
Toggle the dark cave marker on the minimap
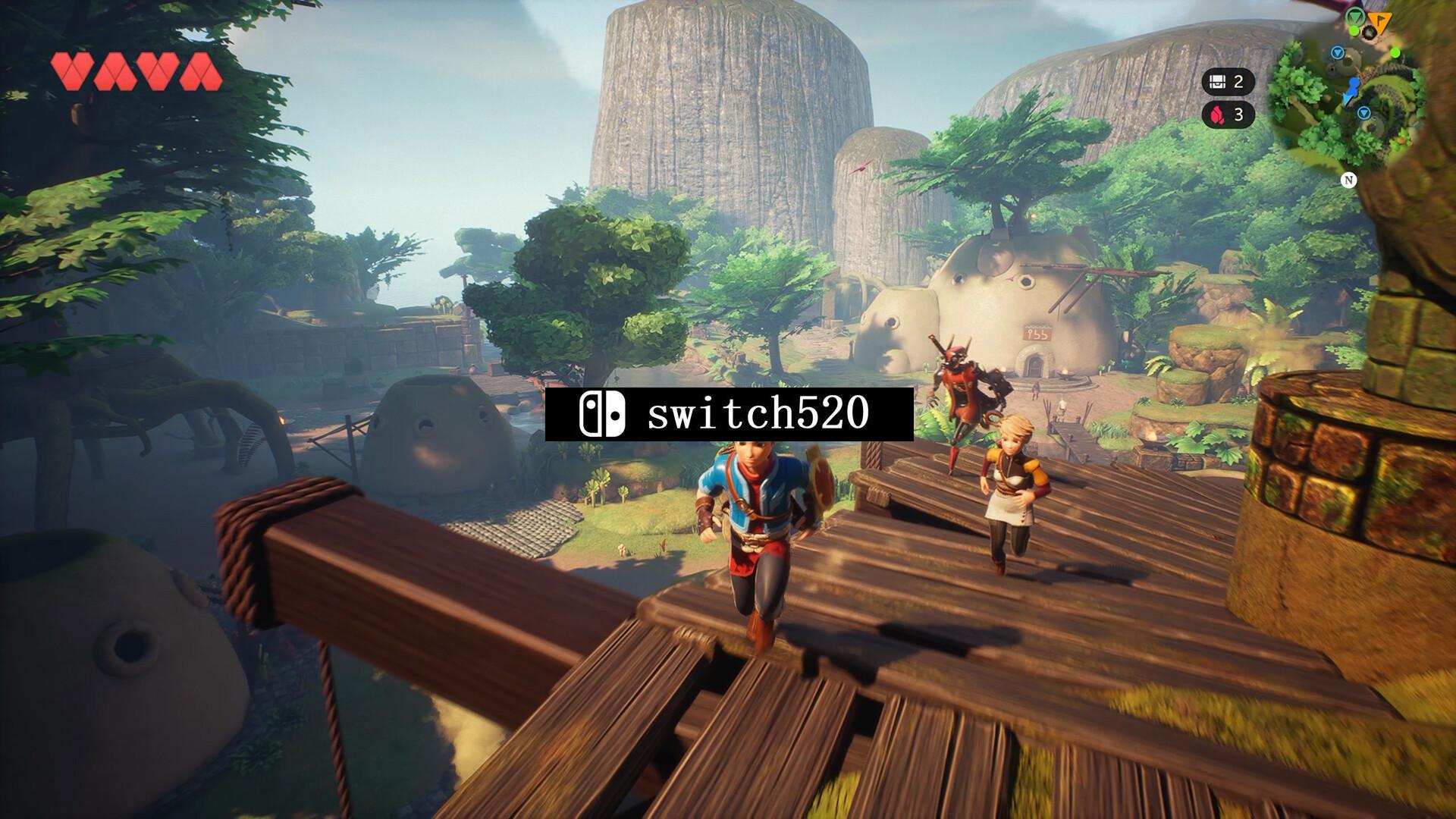(x=1370, y=33)
